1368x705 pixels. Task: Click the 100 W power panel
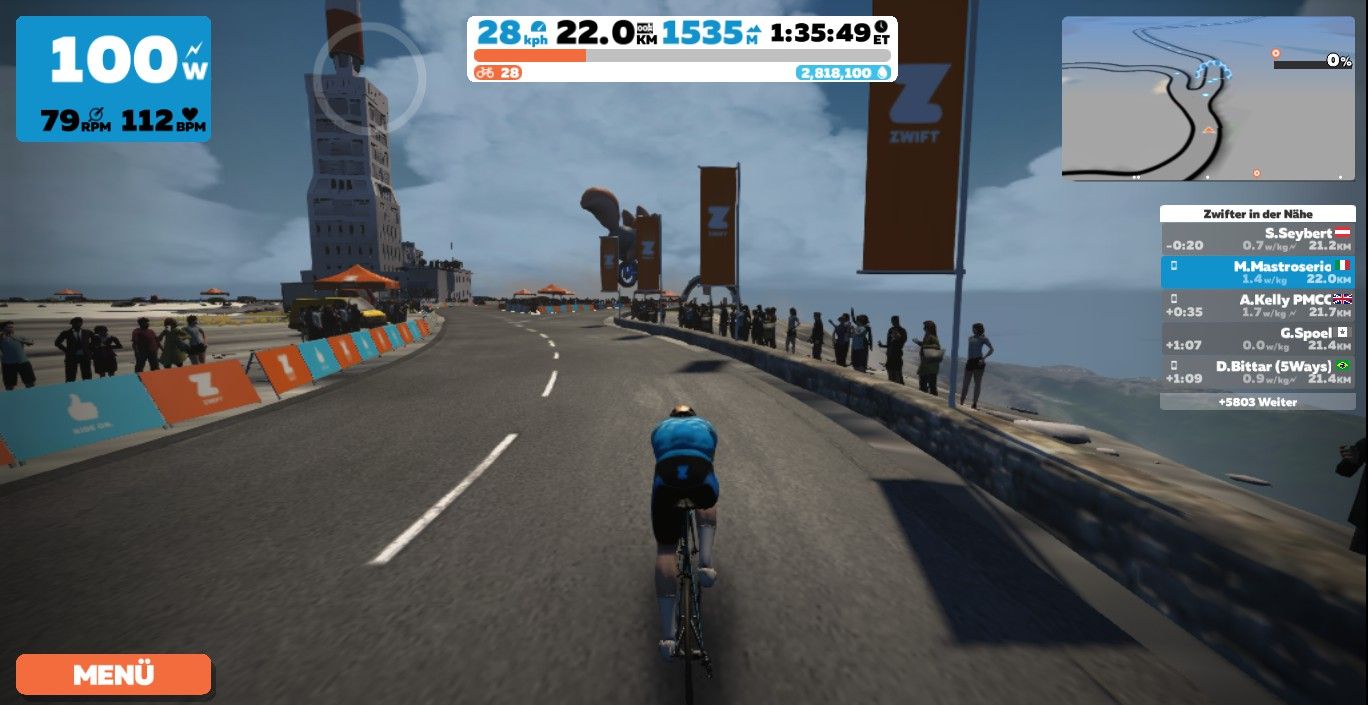[113, 78]
